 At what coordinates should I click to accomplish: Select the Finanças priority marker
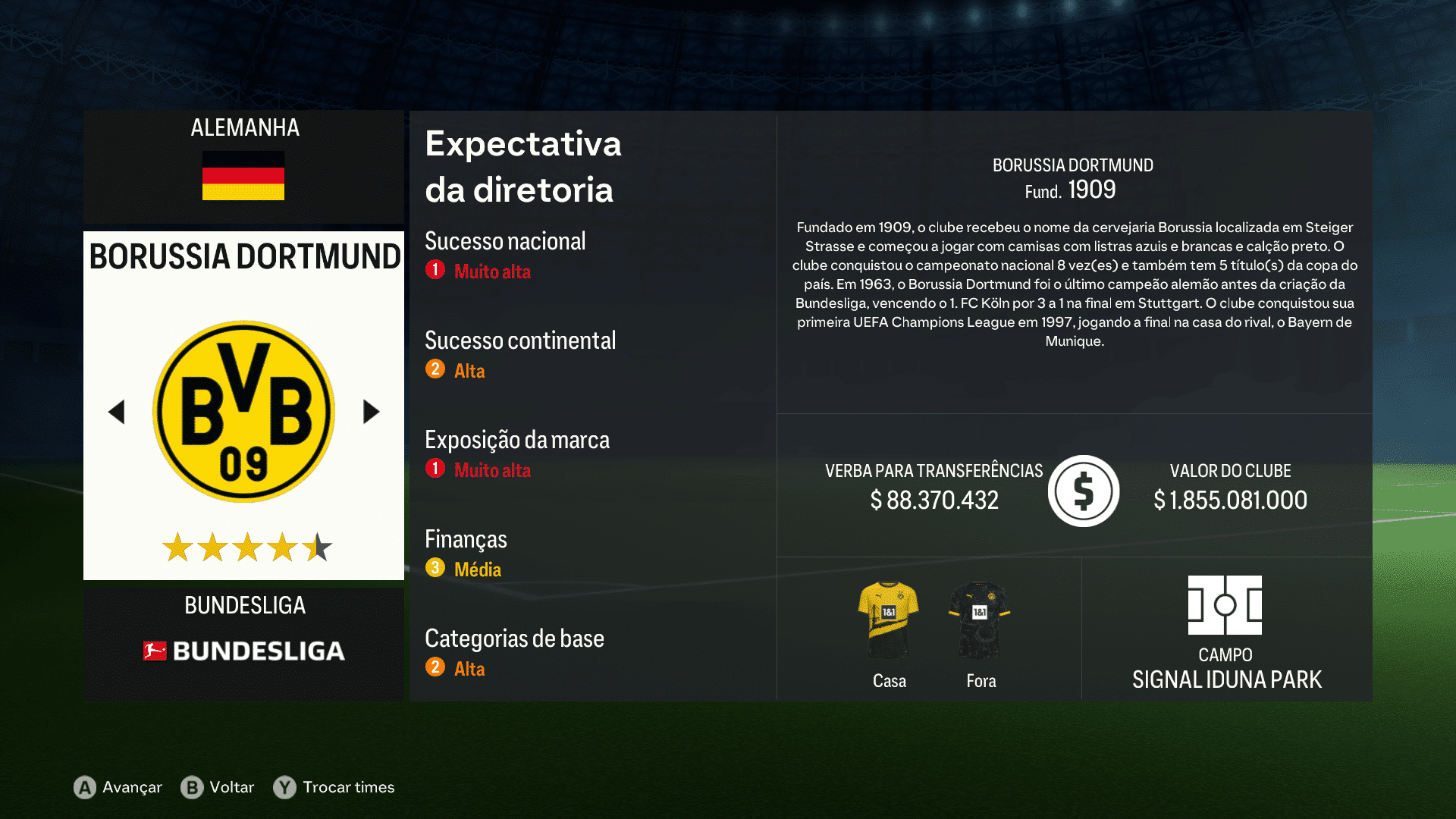point(435,566)
